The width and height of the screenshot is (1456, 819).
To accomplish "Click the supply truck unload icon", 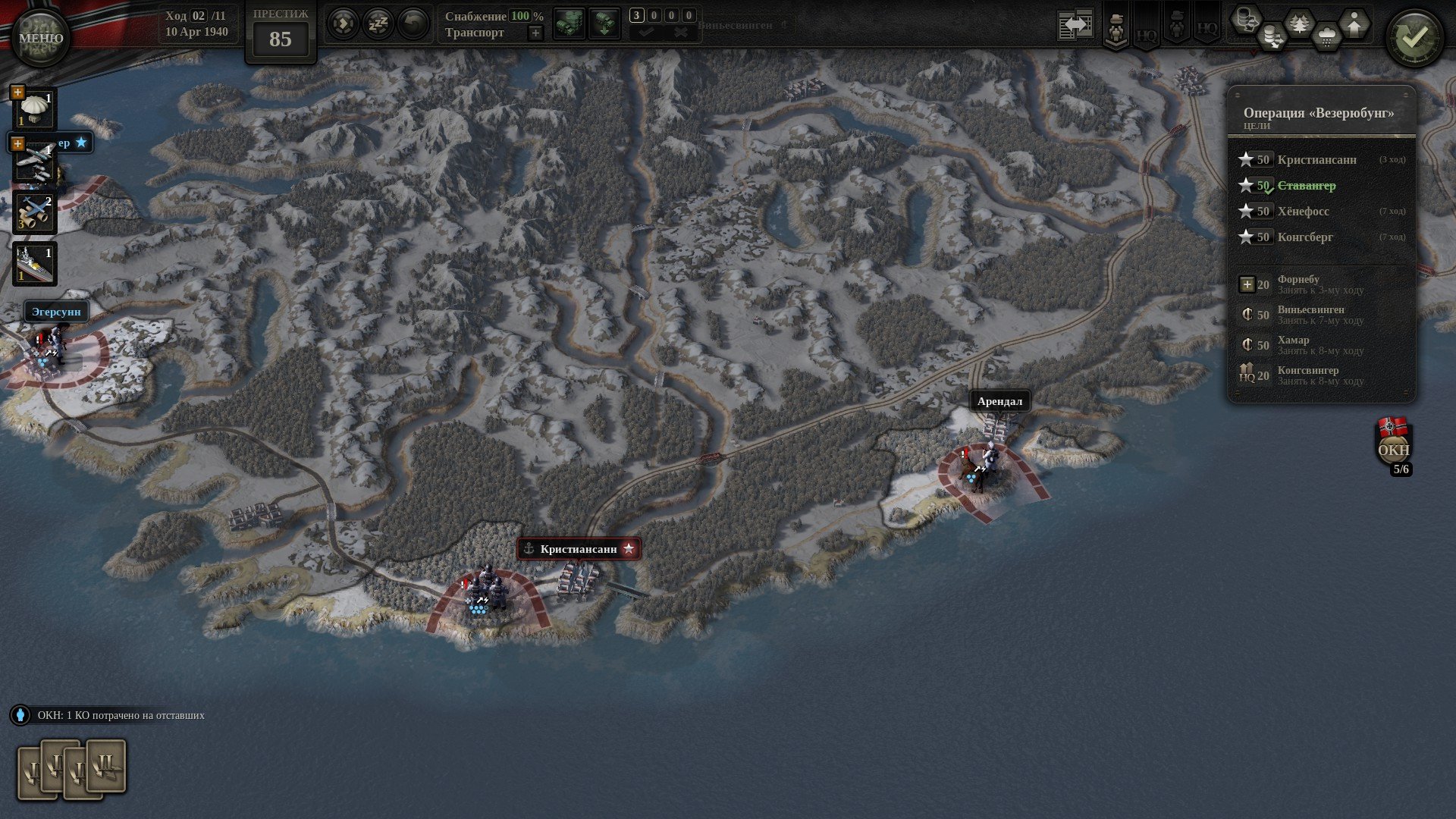I will point(604,24).
